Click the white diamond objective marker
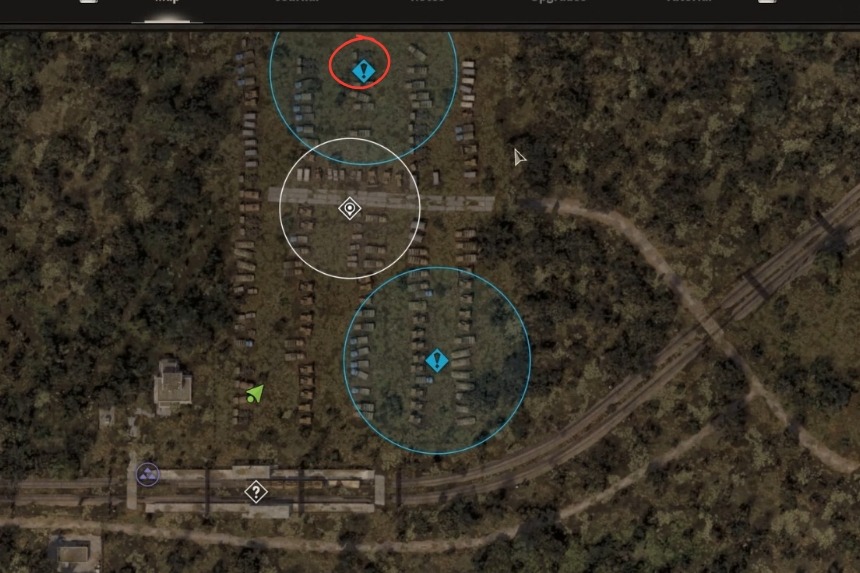The image size is (860, 573). (x=349, y=208)
